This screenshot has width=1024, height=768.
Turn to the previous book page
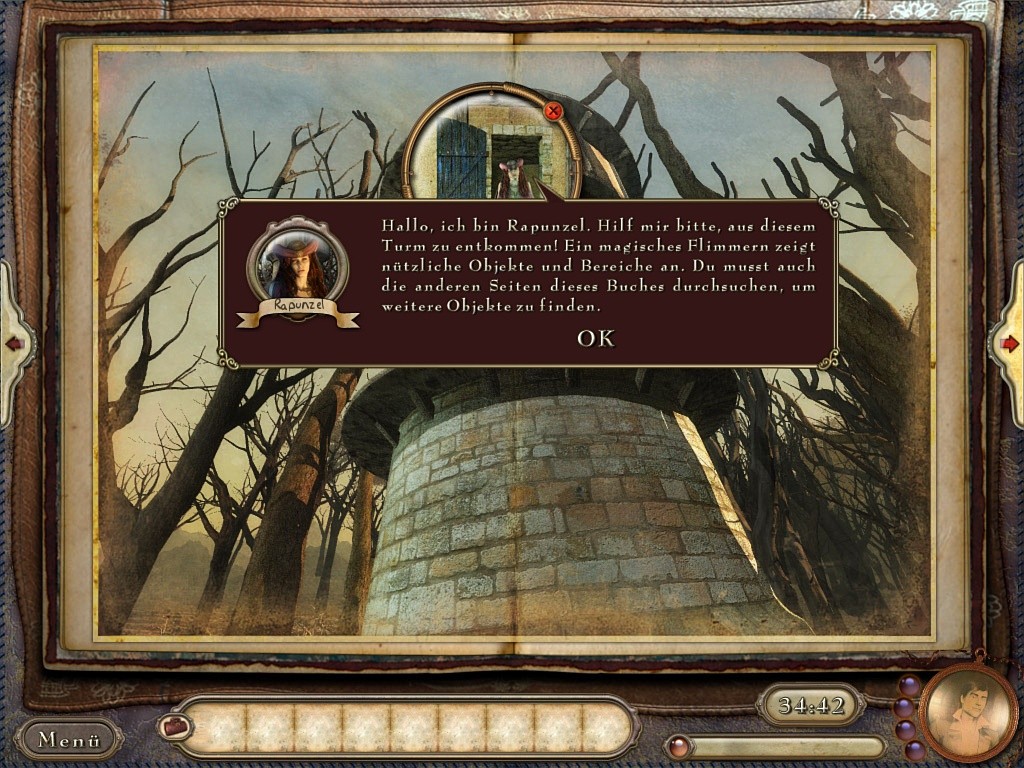pyautogui.click(x=15, y=344)
